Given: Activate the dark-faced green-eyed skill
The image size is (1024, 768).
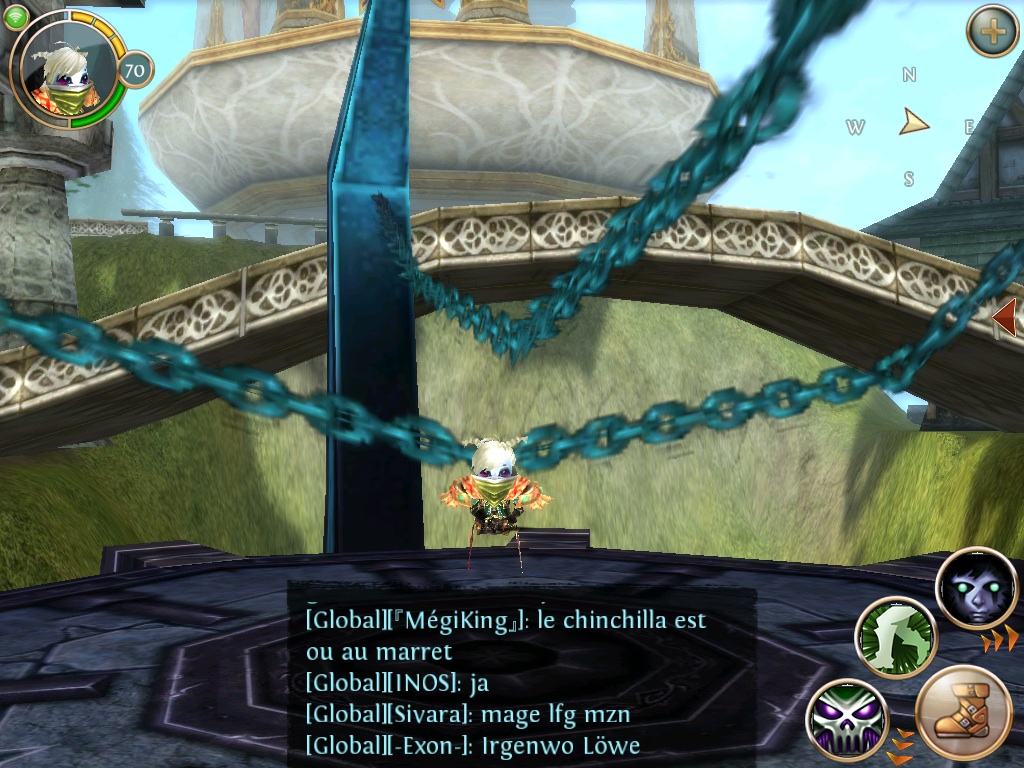Looking at the screenshot, I should pos(976,589).
